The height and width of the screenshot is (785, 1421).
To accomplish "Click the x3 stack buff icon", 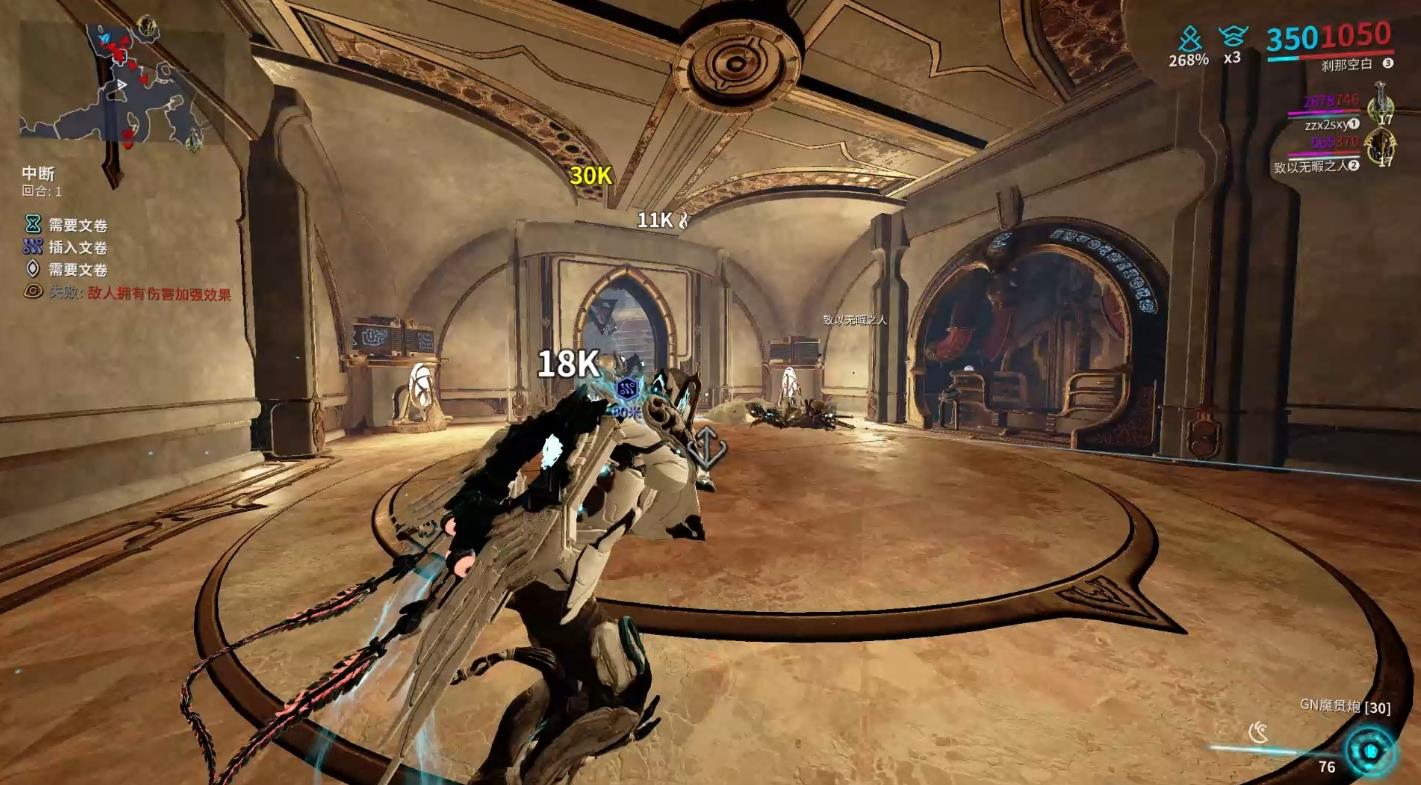I will 1232,39.
